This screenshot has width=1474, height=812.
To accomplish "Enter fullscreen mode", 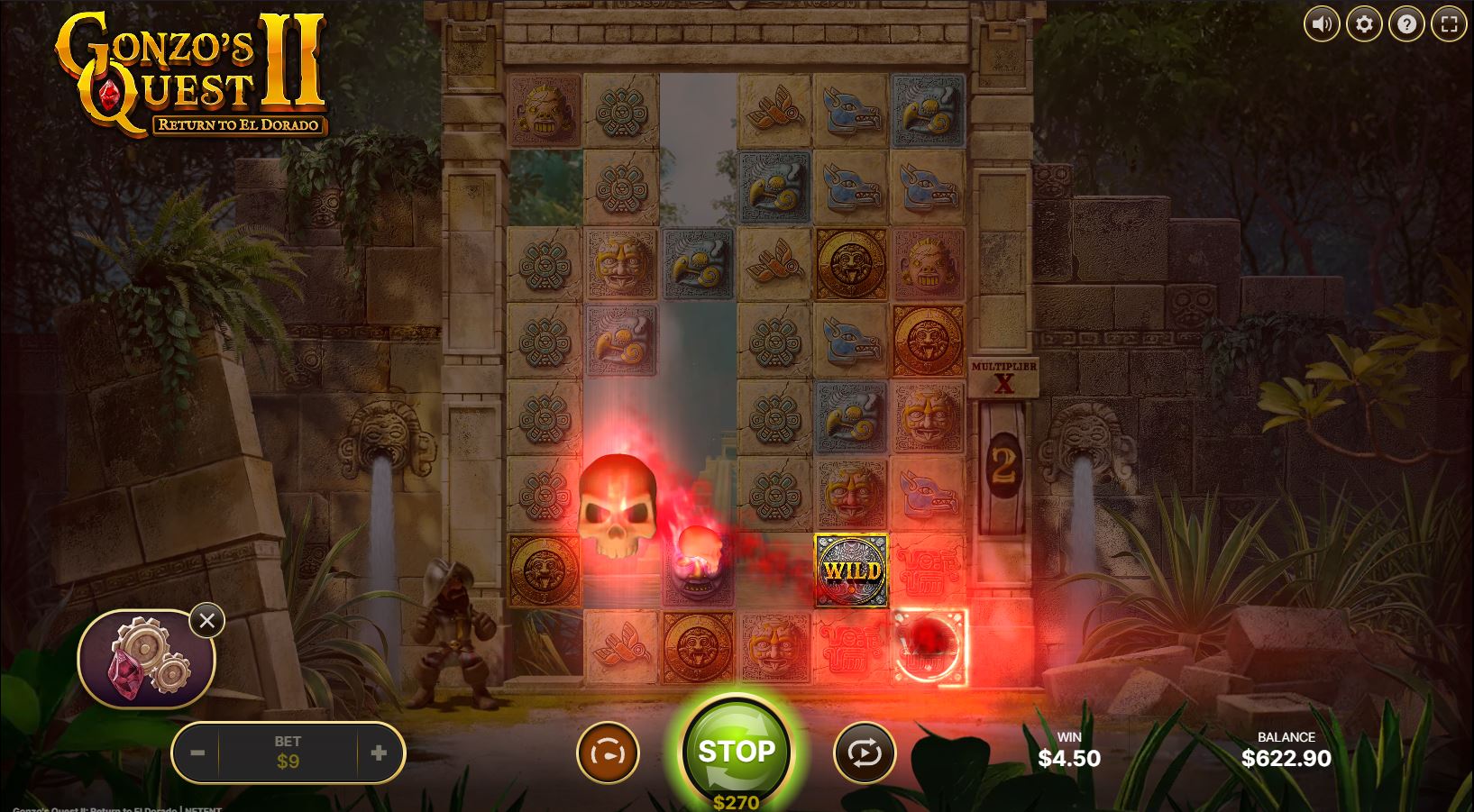I will 1449,24.
